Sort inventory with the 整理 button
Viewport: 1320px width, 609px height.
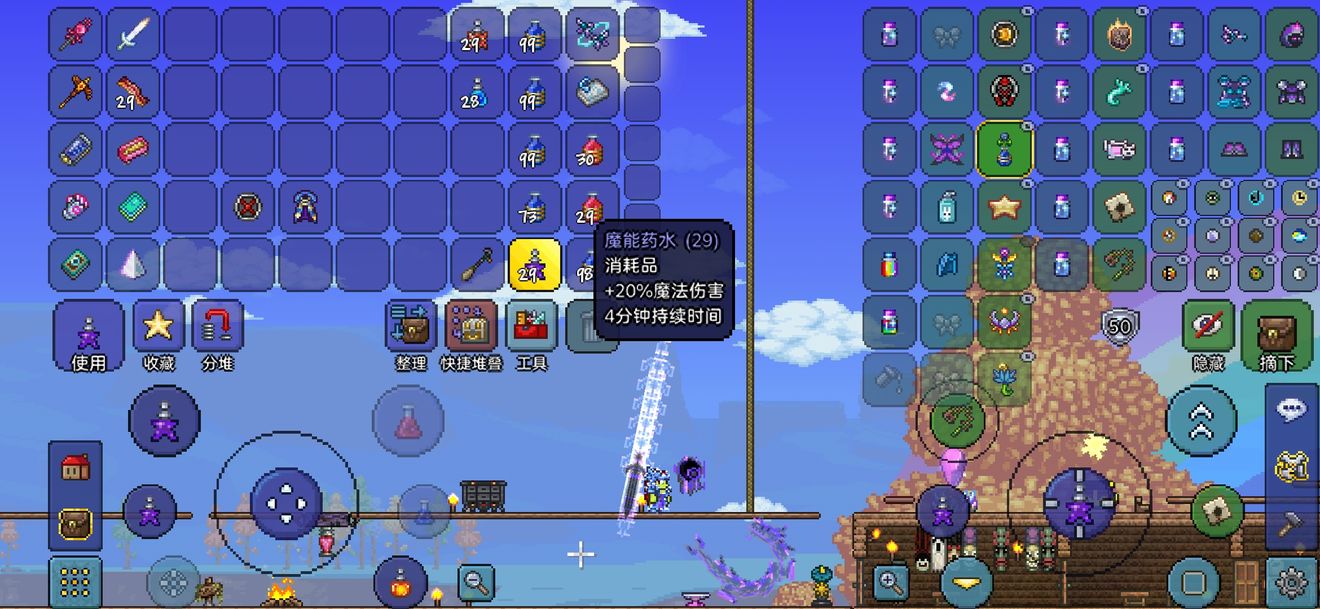[x=411, y=334]
